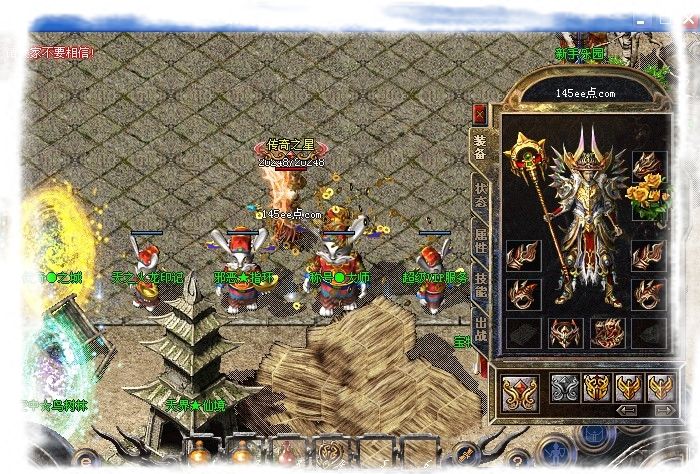Switch to the 技能 skills tab
Image resolution: width=700 pixels, height=474 pixels.
pyautogui.click(x=480, y=285)
